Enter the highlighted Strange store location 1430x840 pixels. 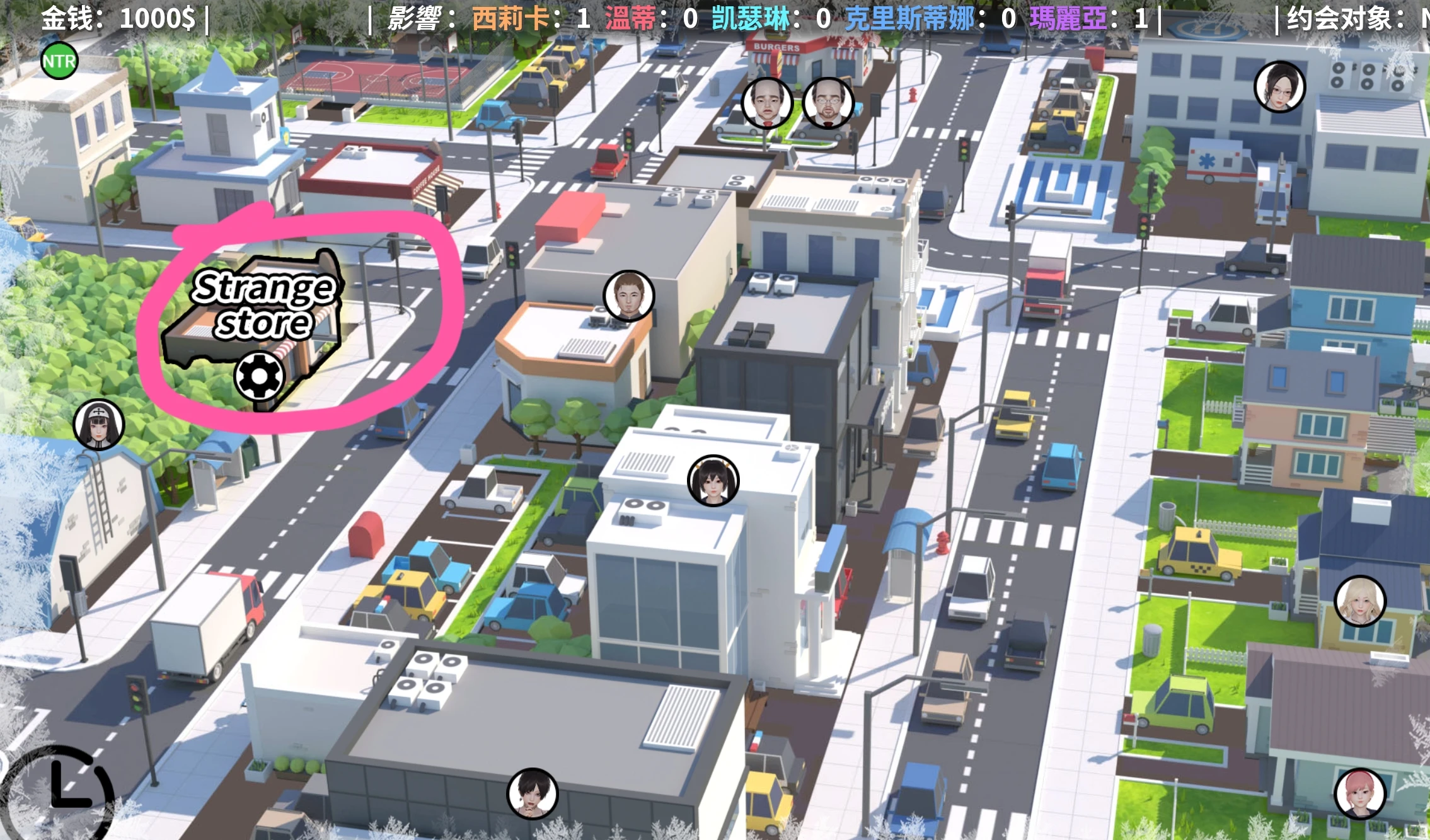point(263,305)
